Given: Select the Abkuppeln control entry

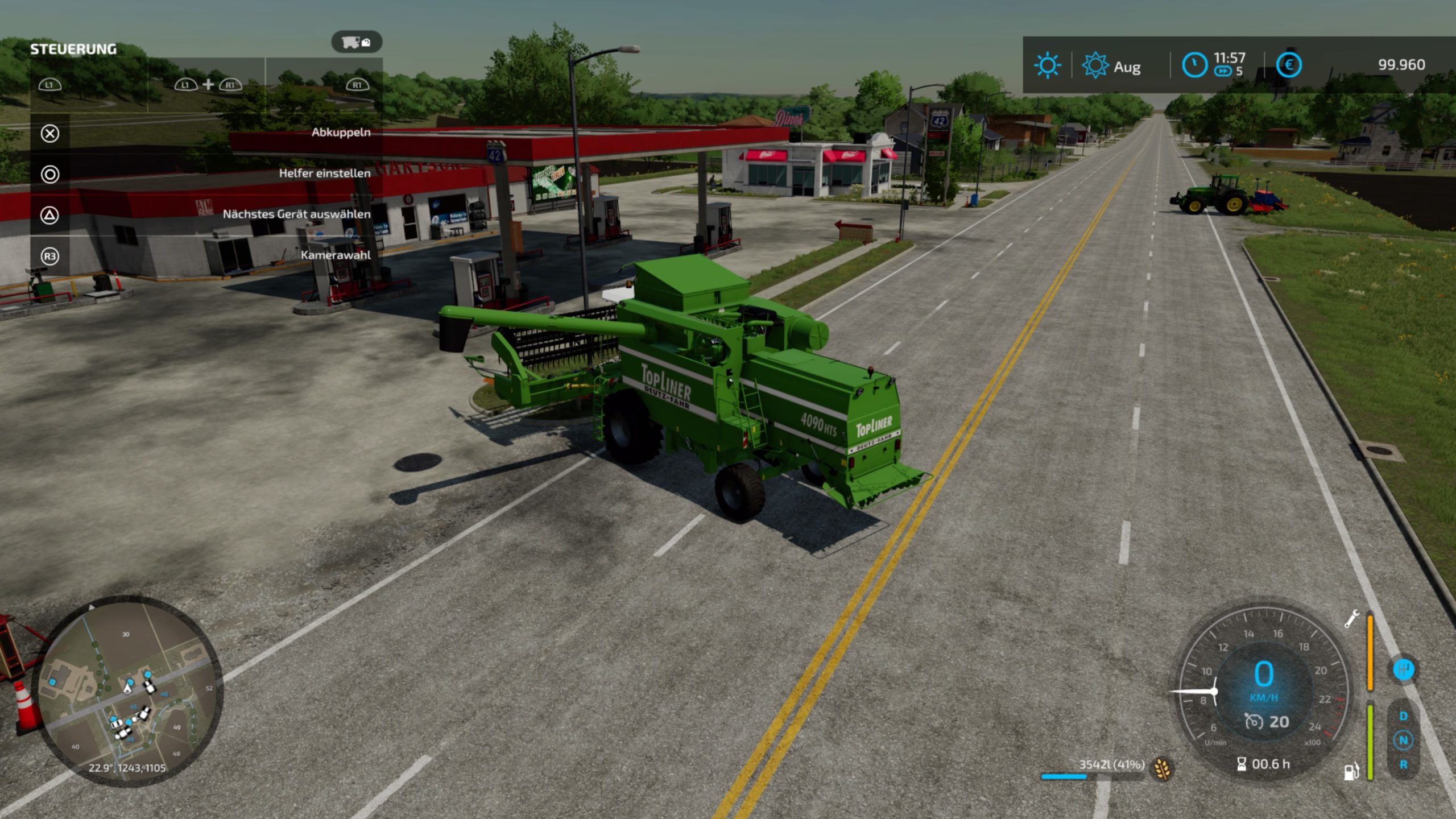Looking at the screenshot, I should [341, 133].
